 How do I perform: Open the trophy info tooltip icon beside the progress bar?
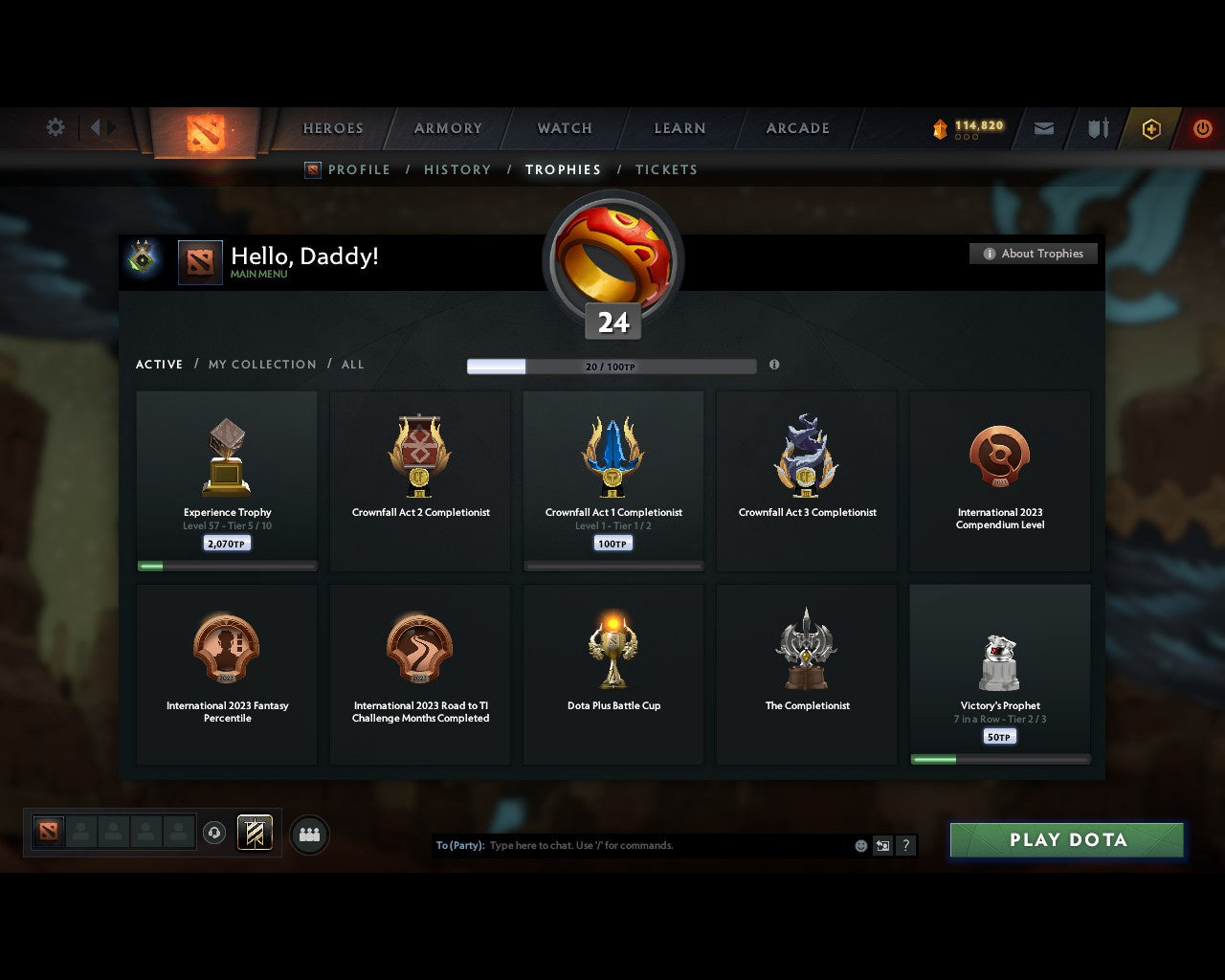pyautogui.click(x=774, y=365)
